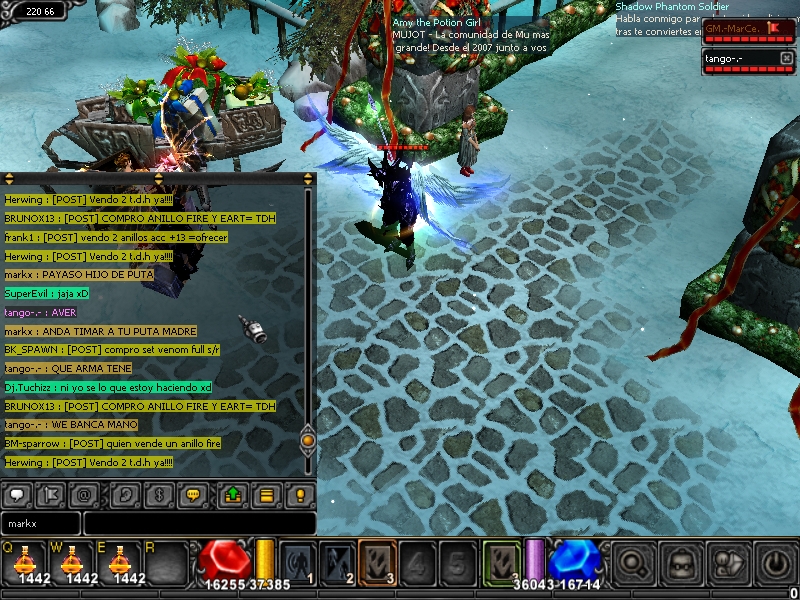Open the power system menu button
This screenshot has width=800, height=600.
pos(774,563)
